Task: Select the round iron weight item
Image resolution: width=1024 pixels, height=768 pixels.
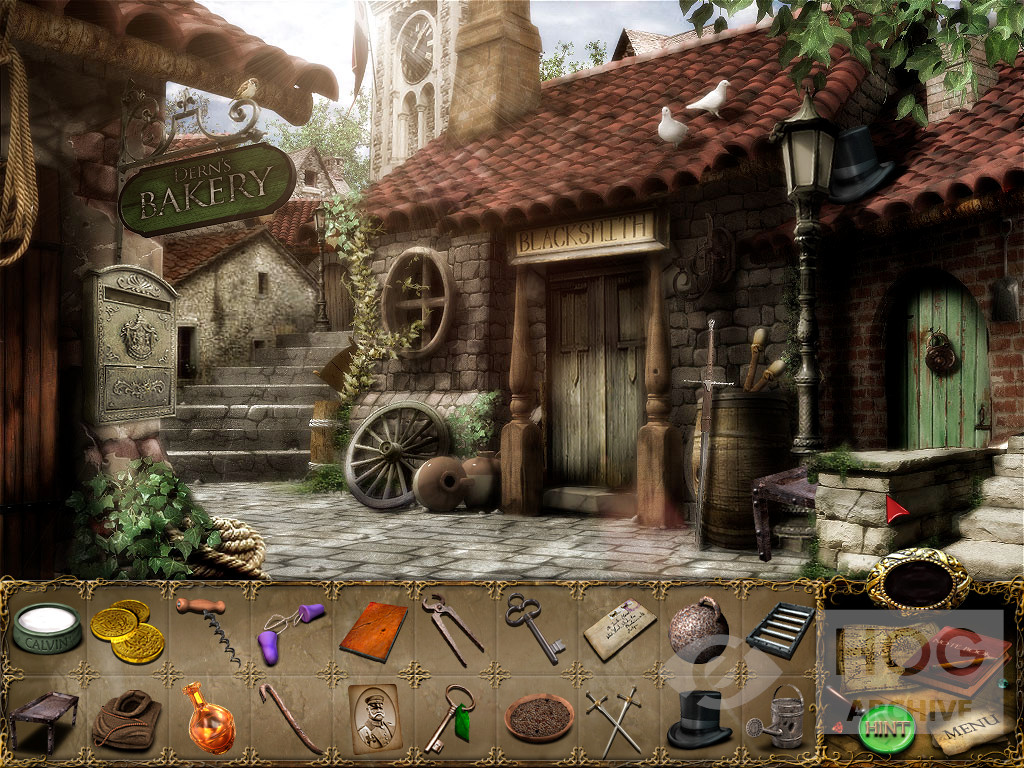Action: click(x=698, y=628)
